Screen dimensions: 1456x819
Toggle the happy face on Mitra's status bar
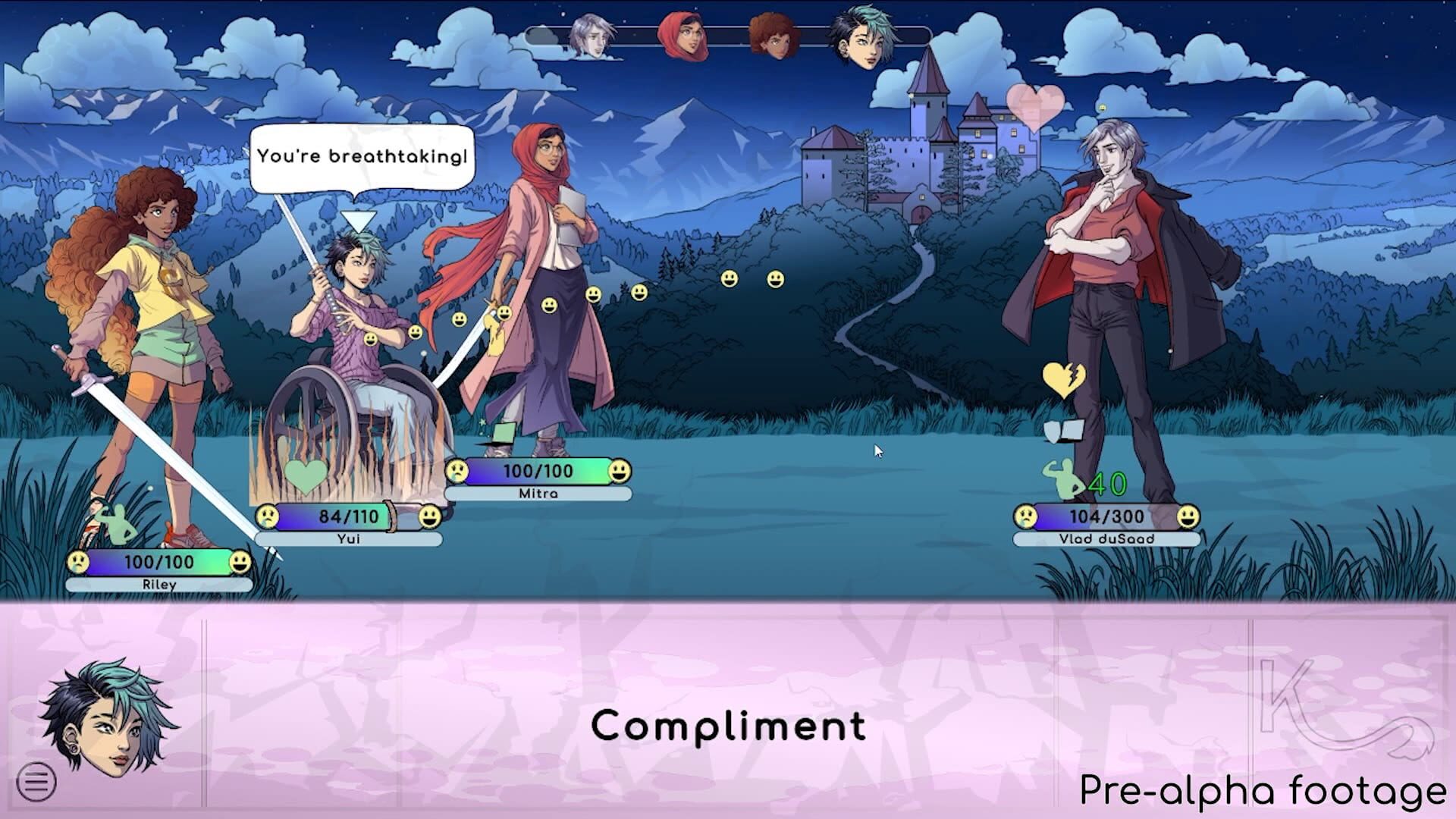tap(620, 470)
